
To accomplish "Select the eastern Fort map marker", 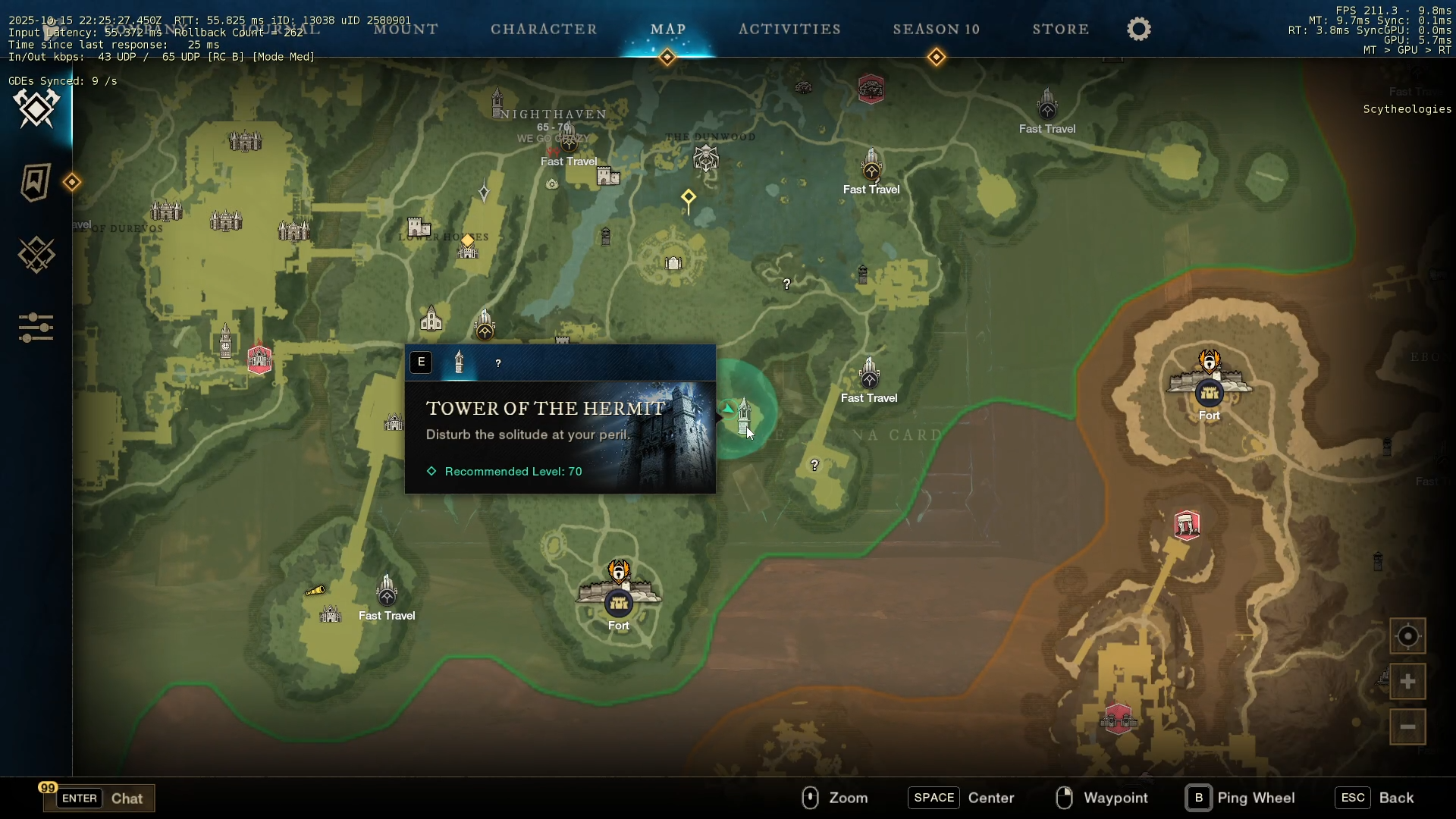I will (1209, 392).
